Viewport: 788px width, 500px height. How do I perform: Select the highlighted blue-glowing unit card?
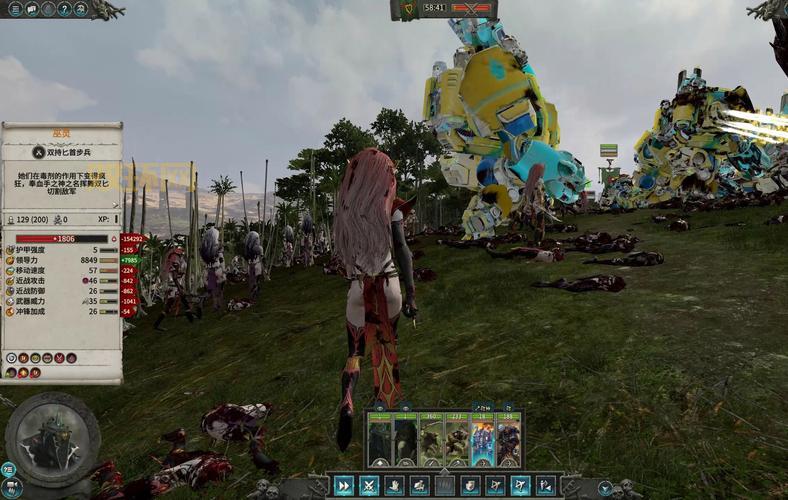point(483,440)
